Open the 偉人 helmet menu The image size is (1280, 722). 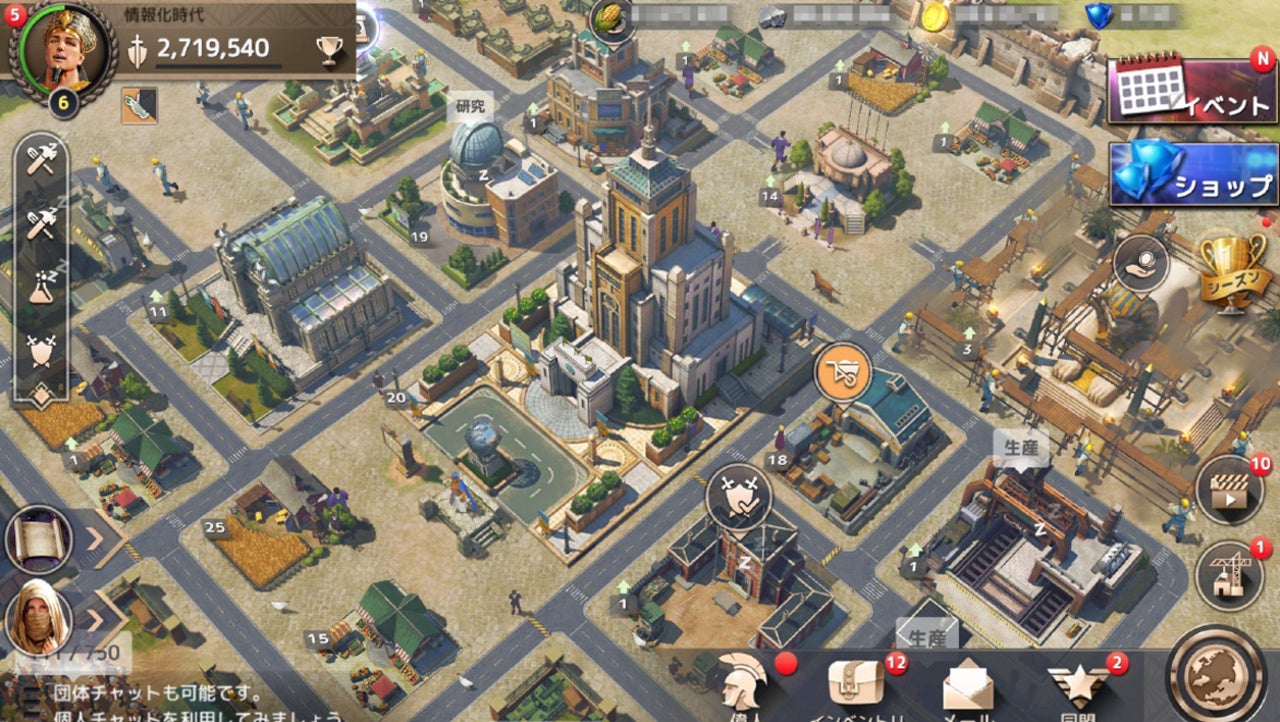pyautogui.click(x=744, y=683)
